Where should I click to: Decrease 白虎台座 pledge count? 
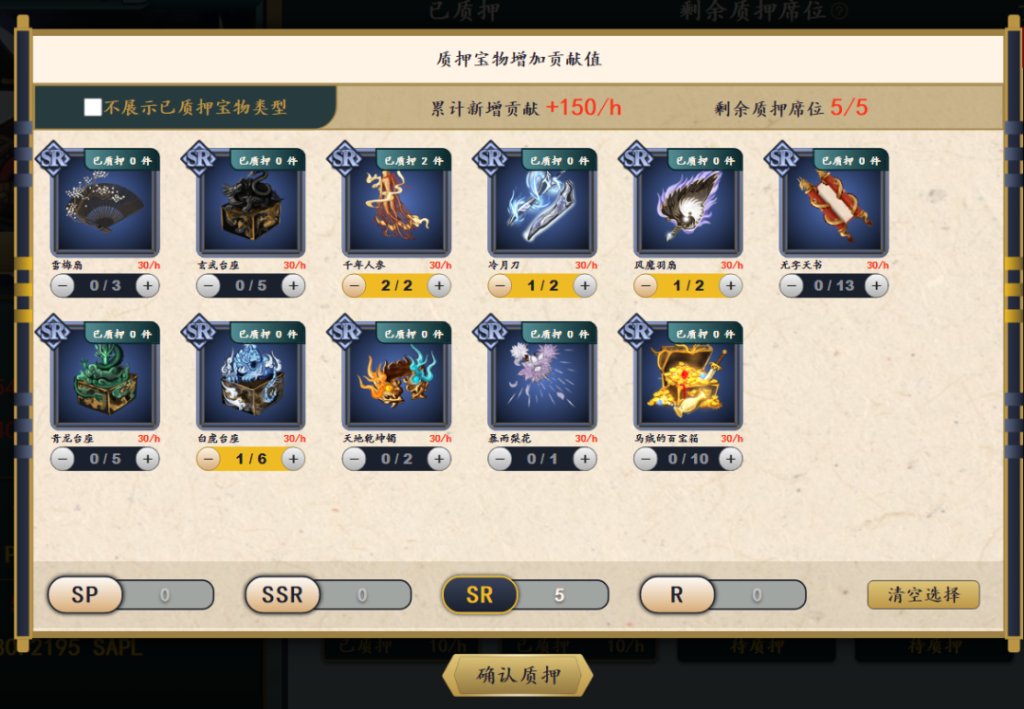pyautogui.click(x=208, y=459)
